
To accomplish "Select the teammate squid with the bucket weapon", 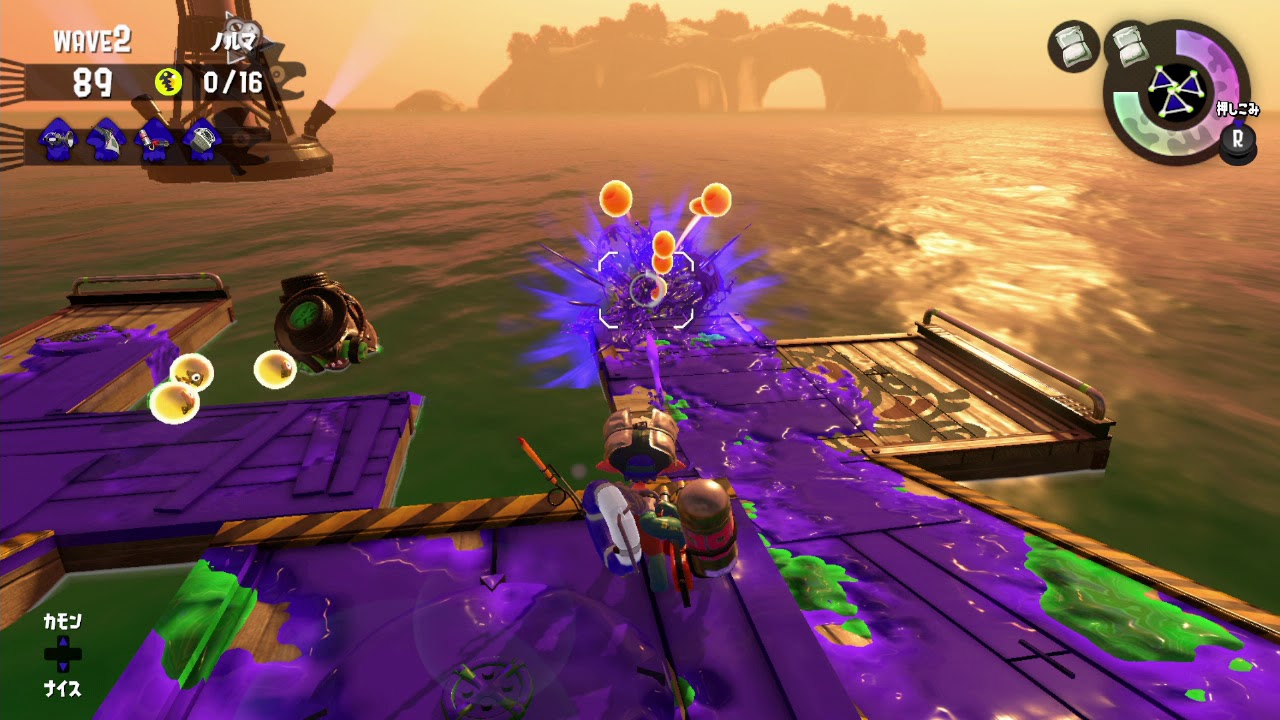I will 203,140.
